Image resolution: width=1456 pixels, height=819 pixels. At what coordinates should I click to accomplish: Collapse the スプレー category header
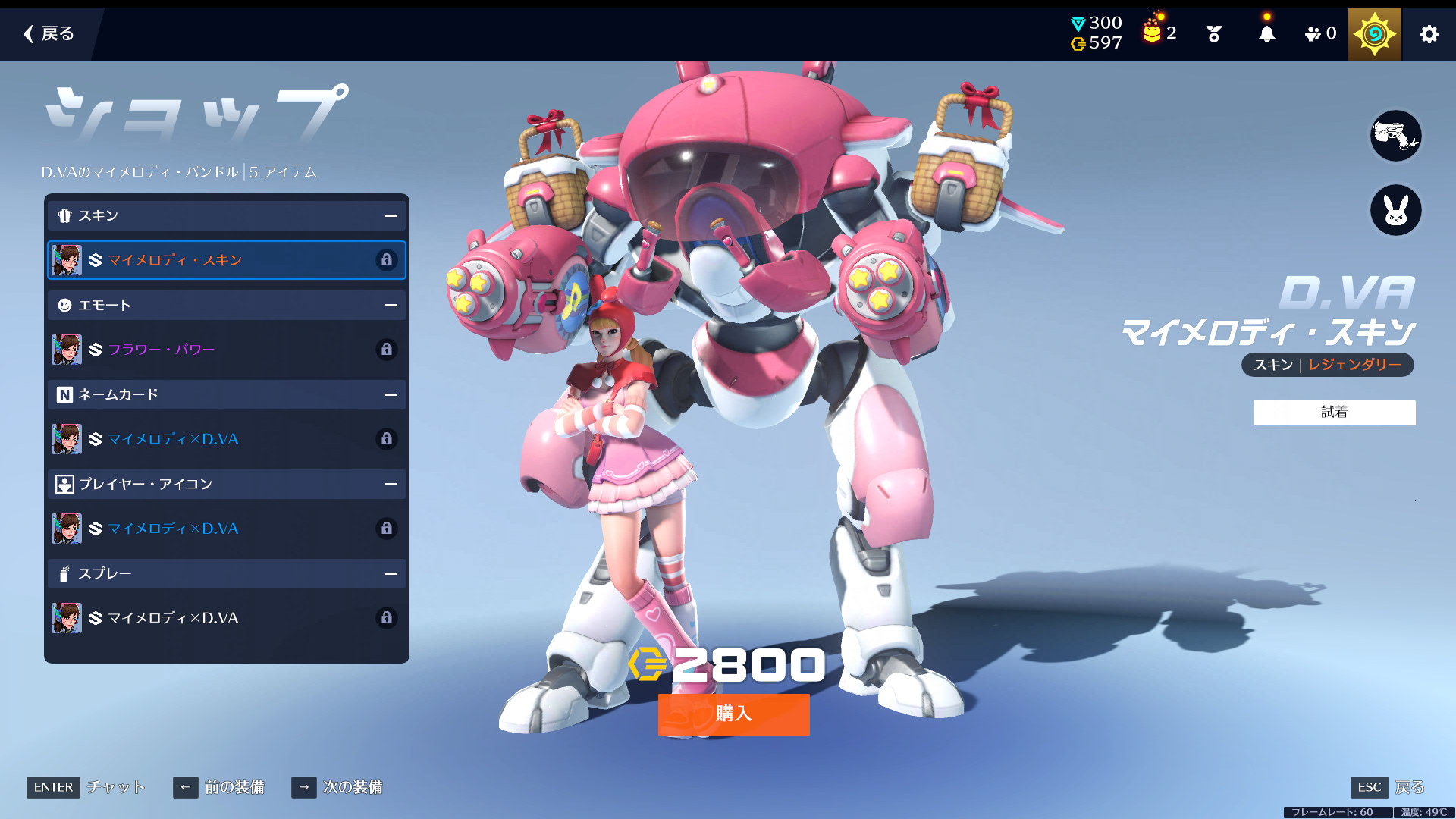point(391,574)
